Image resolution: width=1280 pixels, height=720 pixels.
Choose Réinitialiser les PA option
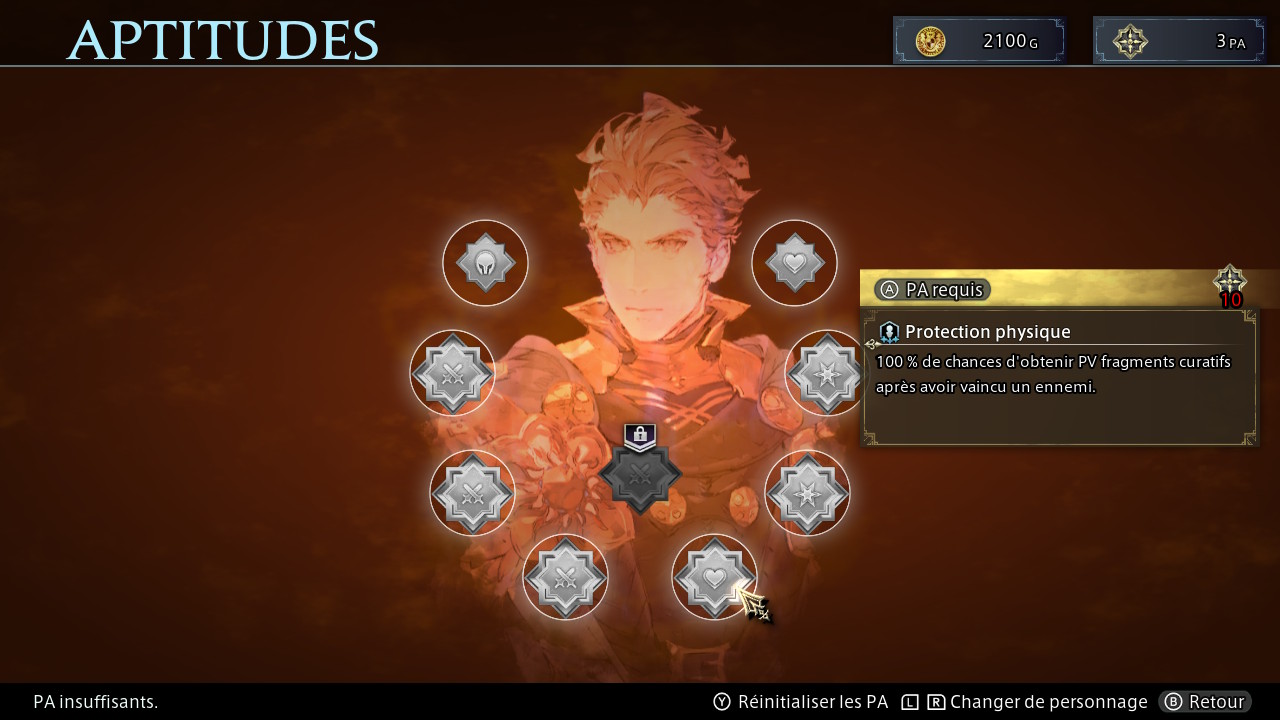coord(801,702)
